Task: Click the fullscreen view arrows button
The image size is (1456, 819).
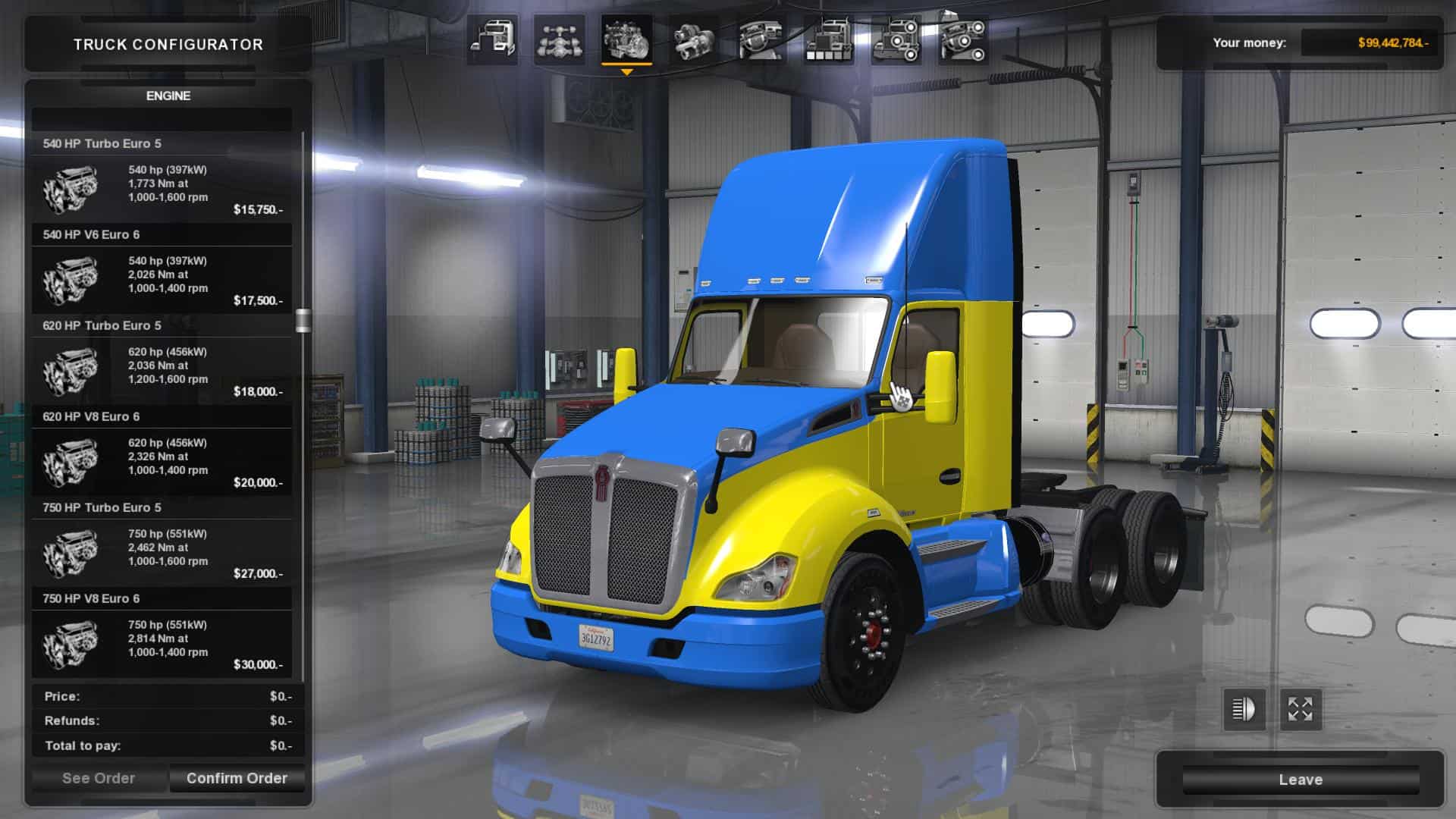Action: tap(1301, 710)
